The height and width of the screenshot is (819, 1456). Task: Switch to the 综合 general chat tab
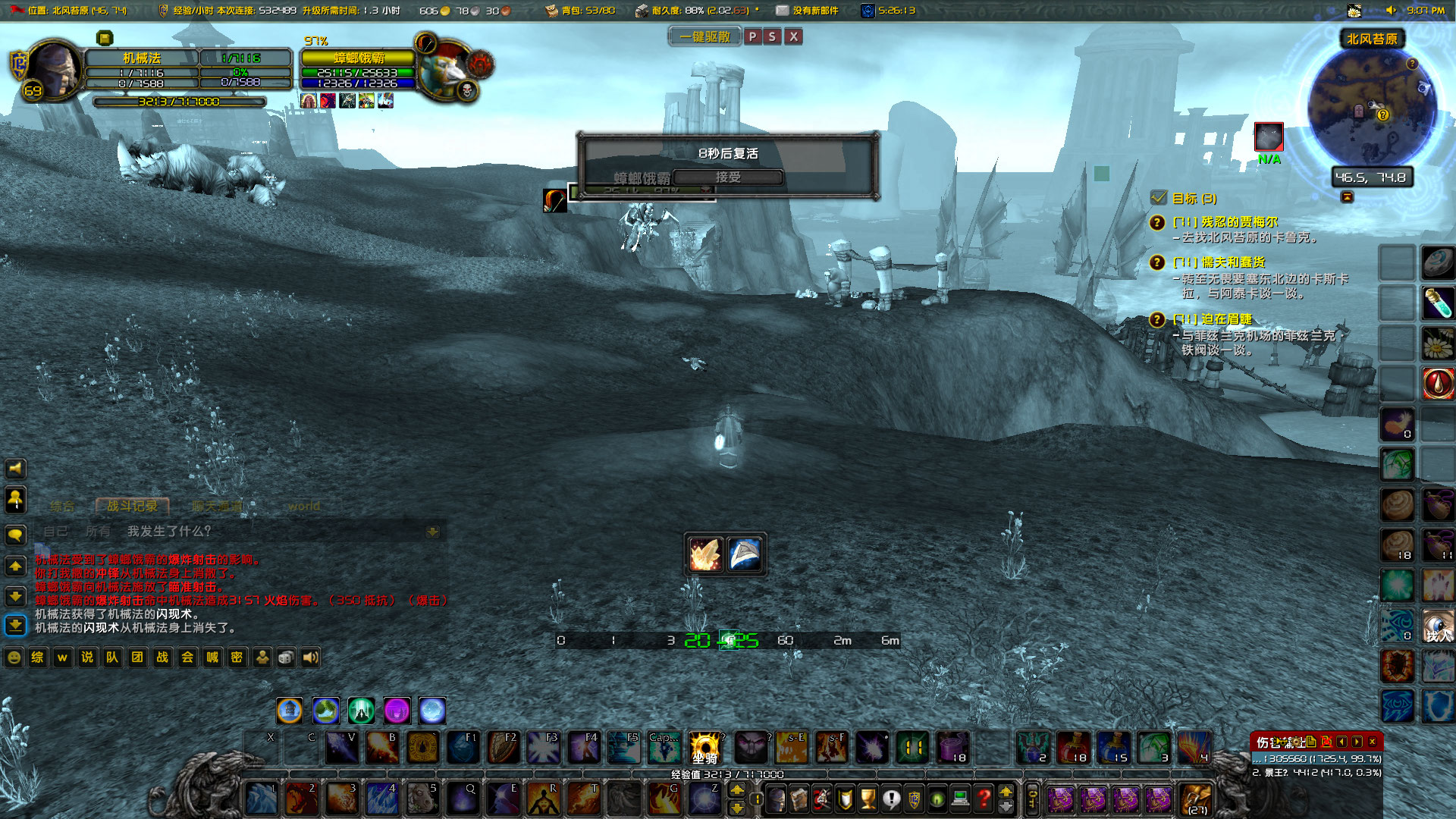pyautogui.click(x=62, y=506)
